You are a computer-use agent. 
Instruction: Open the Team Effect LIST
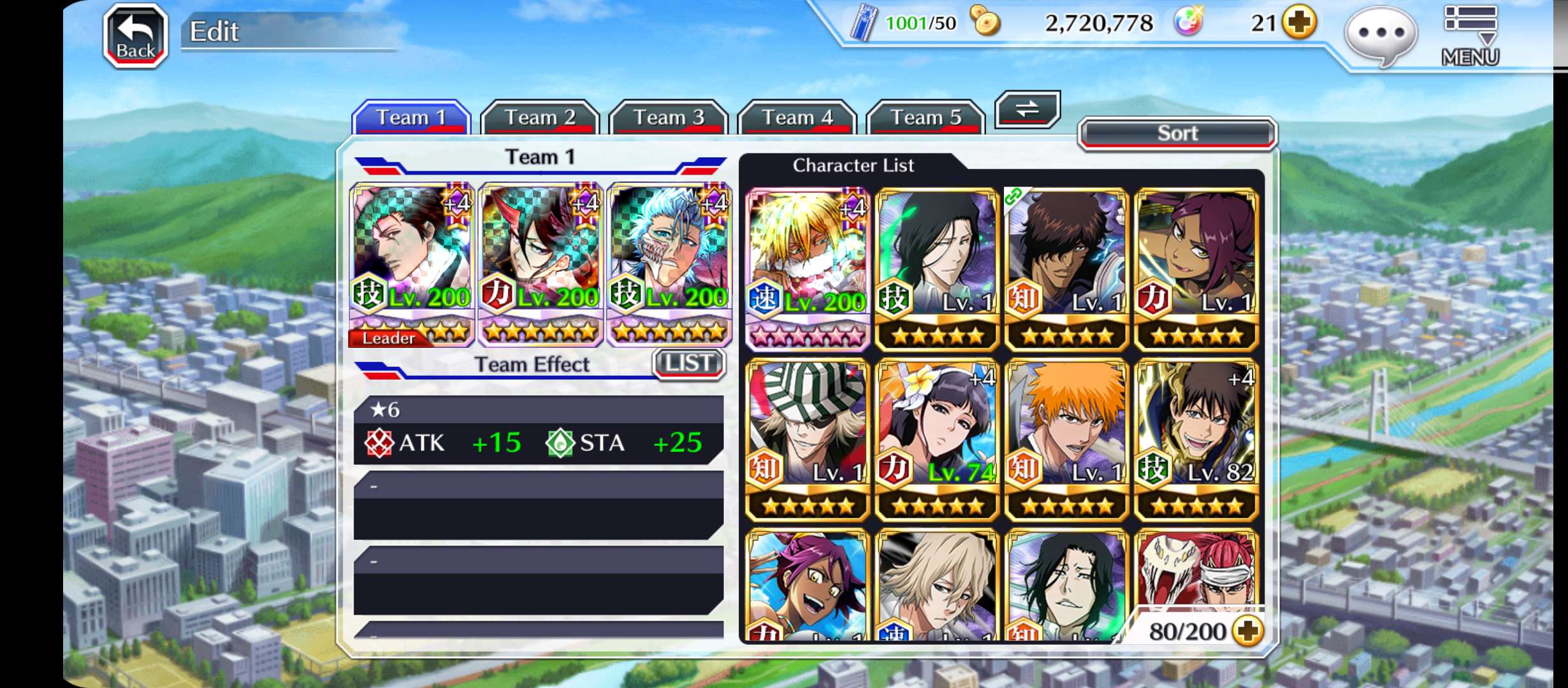pyautogui.click(x=689, y=364)
